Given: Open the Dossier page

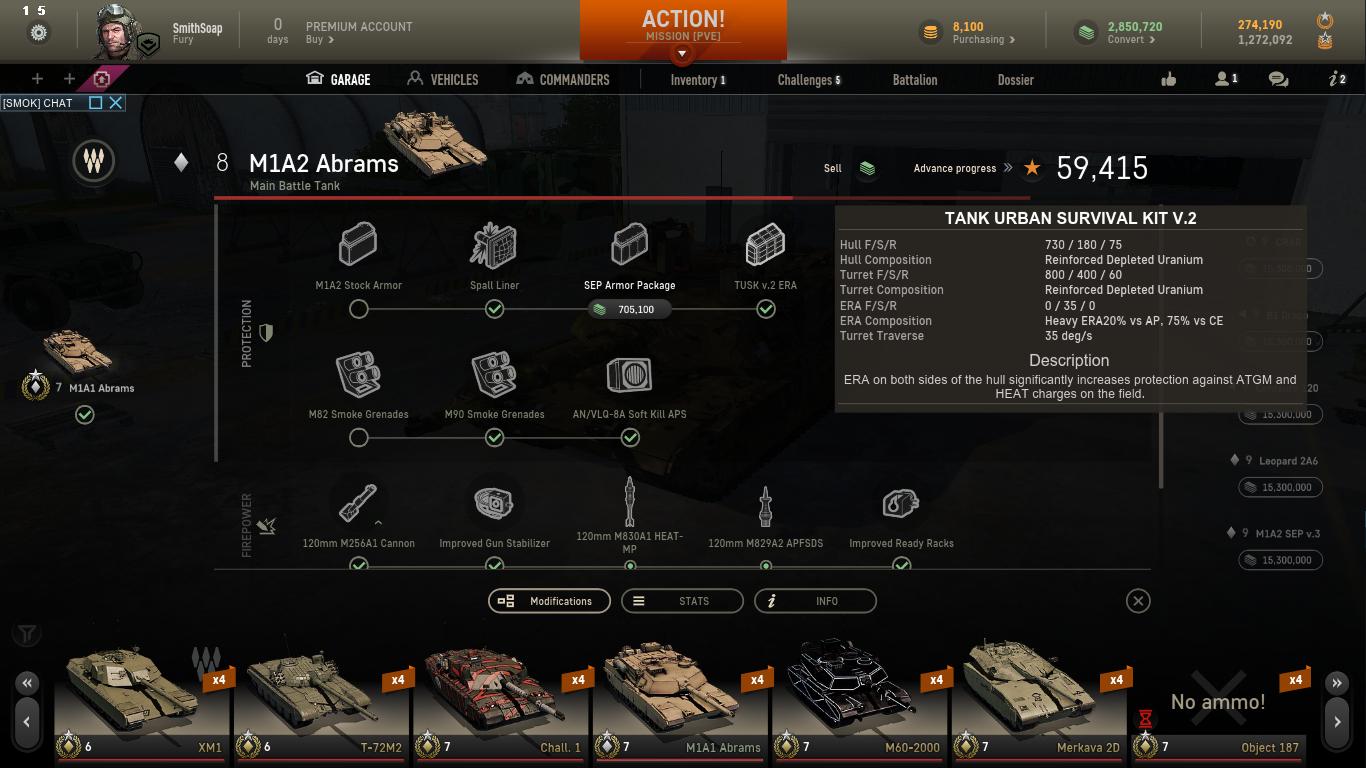Looking at the screenshot, I should click(x=1015, y=80).
